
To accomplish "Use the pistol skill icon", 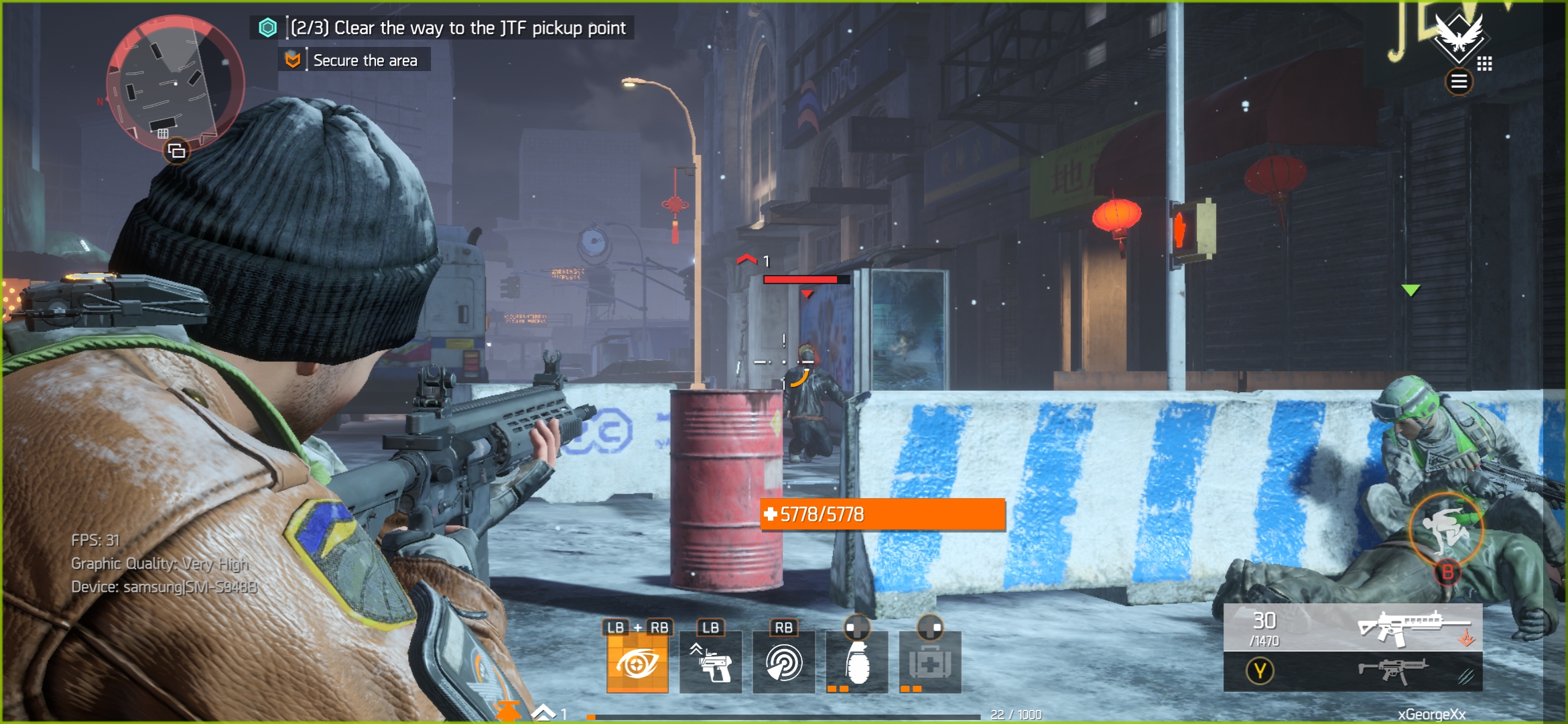I will pos(711,663).
